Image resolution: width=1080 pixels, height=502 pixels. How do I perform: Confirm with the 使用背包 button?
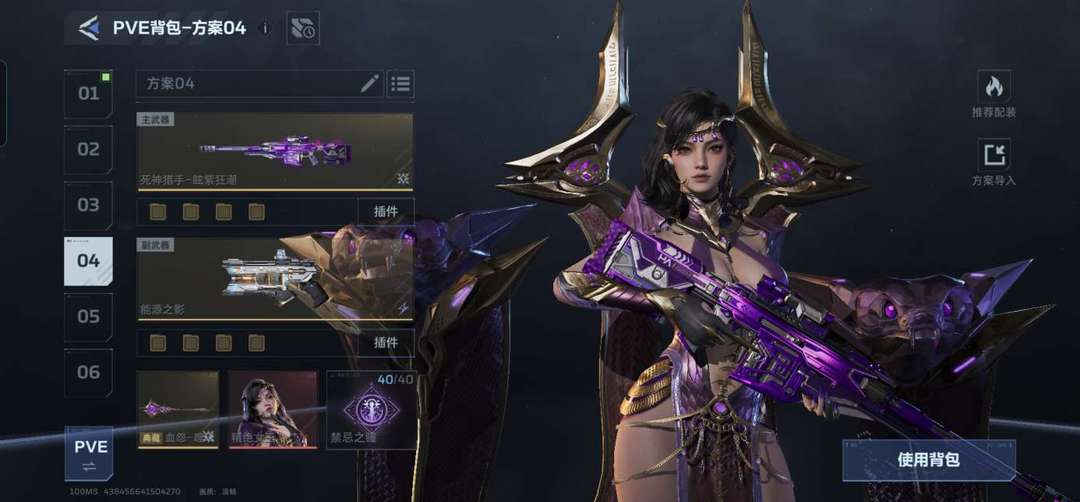928,459
